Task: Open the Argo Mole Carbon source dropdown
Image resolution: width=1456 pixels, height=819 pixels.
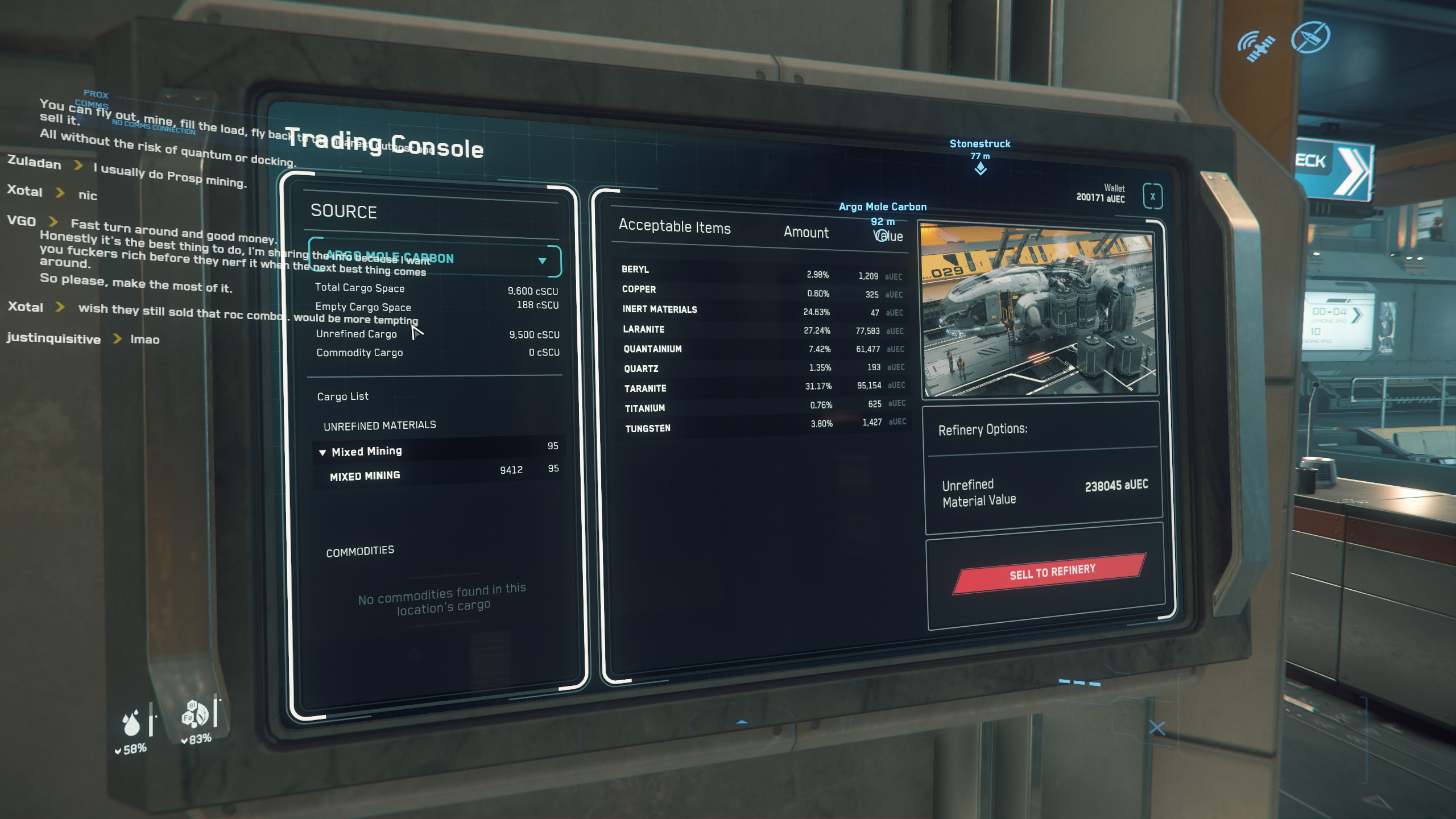Action: pos(542,261)
